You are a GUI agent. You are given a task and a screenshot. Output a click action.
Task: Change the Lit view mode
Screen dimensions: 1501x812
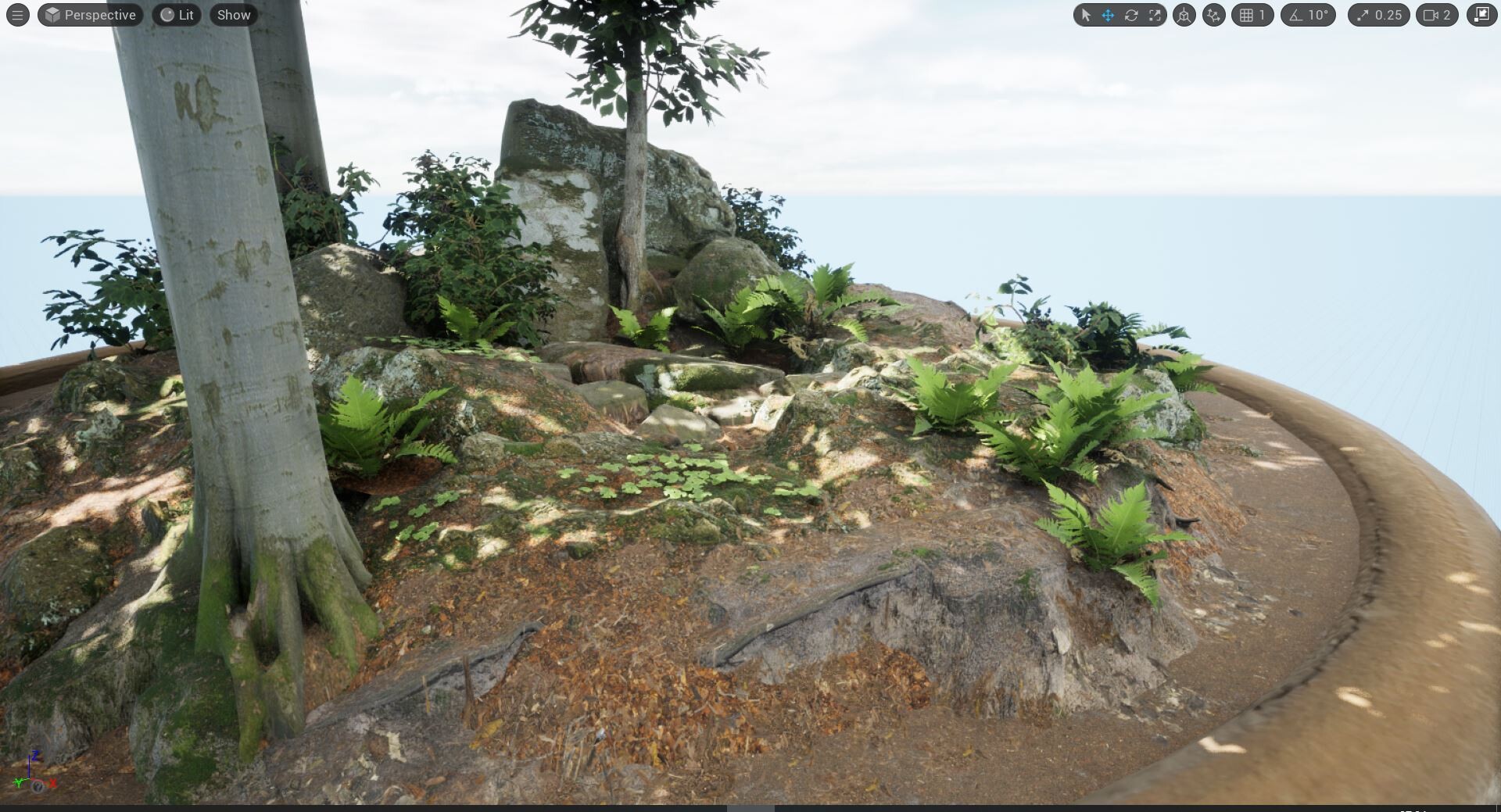[177, 15]
